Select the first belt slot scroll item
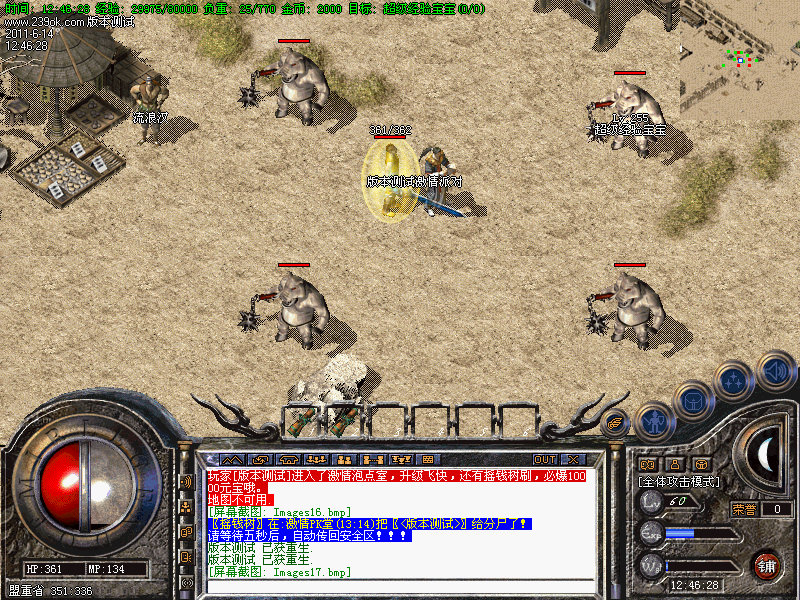This screenshot has width=800, height=600. click(x=303, y=420)
